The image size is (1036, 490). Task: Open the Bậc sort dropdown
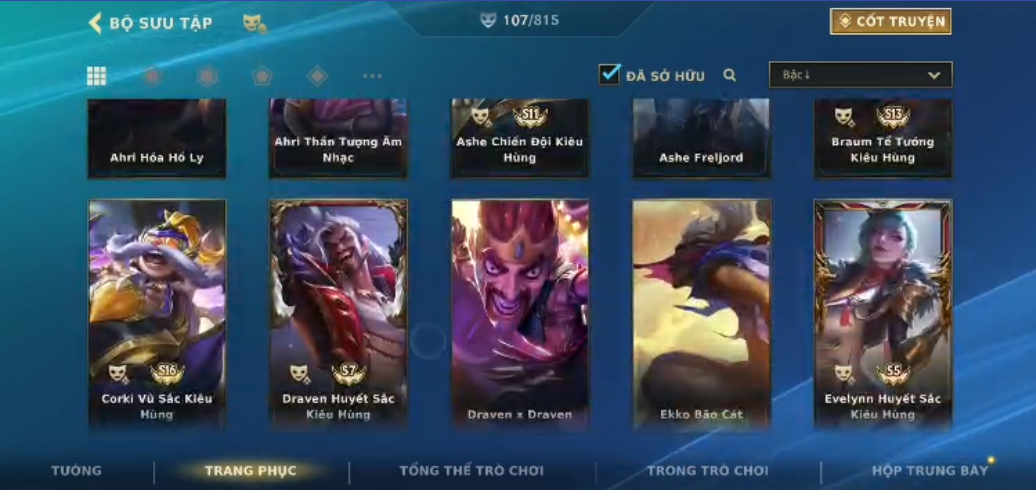(x=860, y=75)
